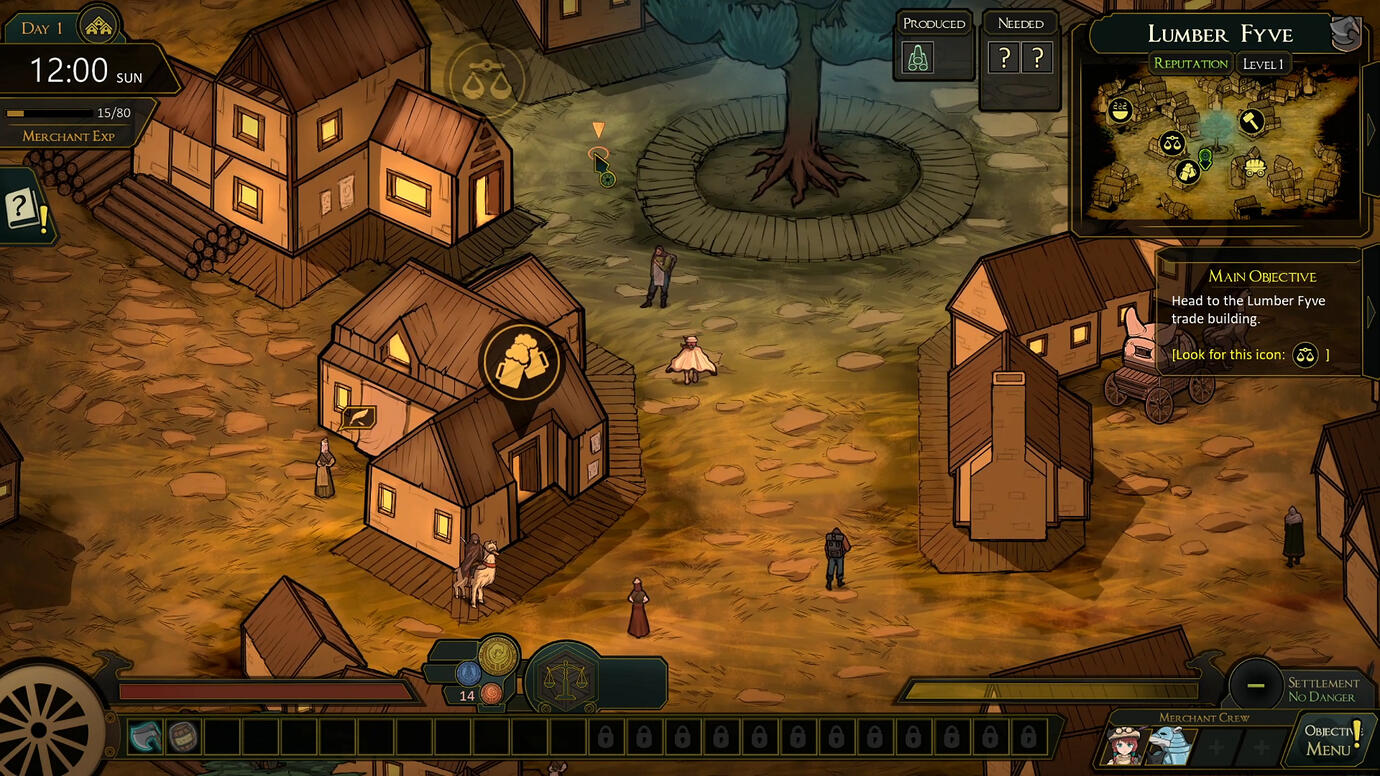1380x776 pixels.
Task: Open the help book with question mark
Action: (x=23, y=210)
